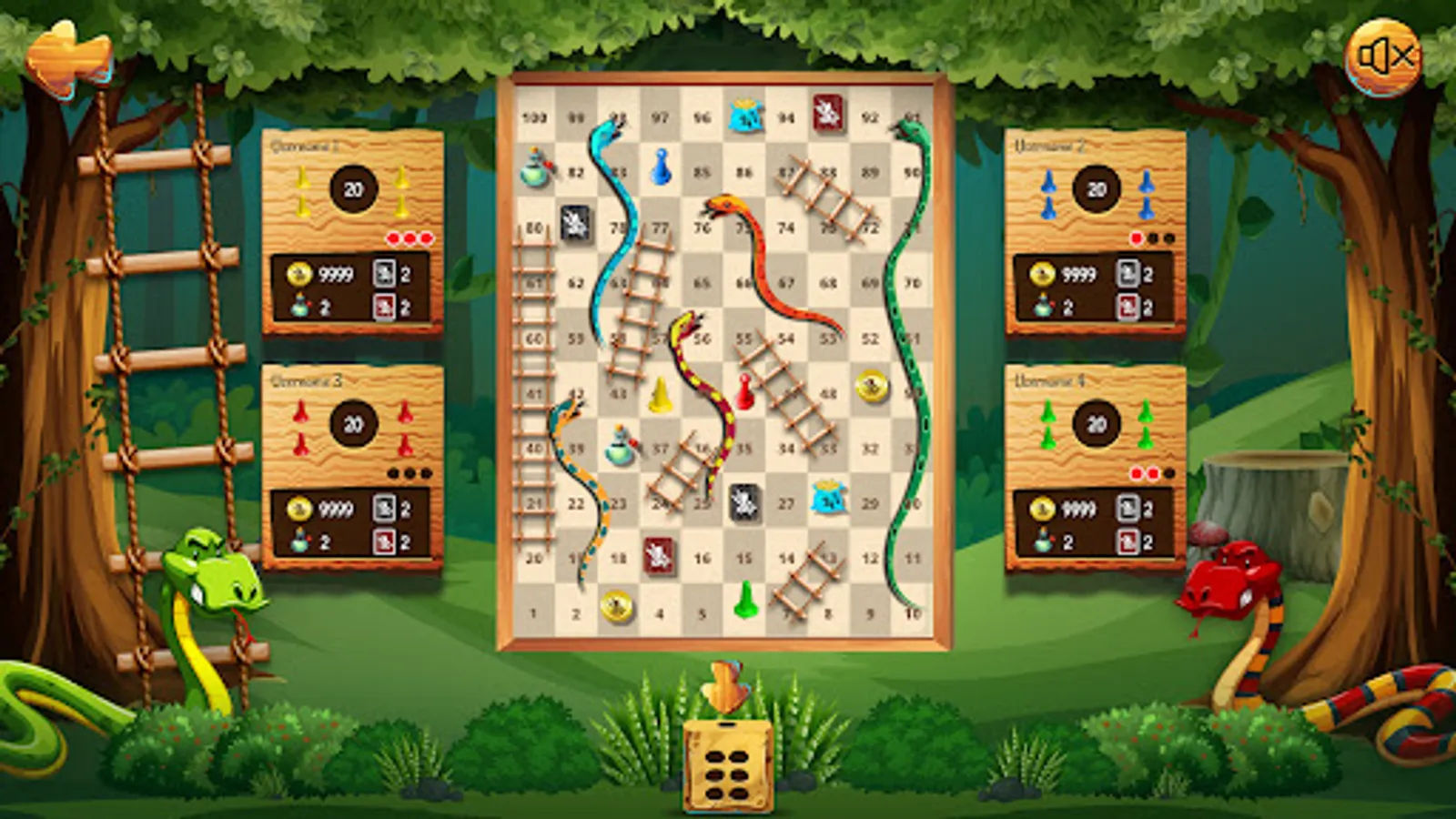This screenshot has width=1456, height=819.
Task: Click the potion bottle icon in Username 1's panel
Action: 302,305
